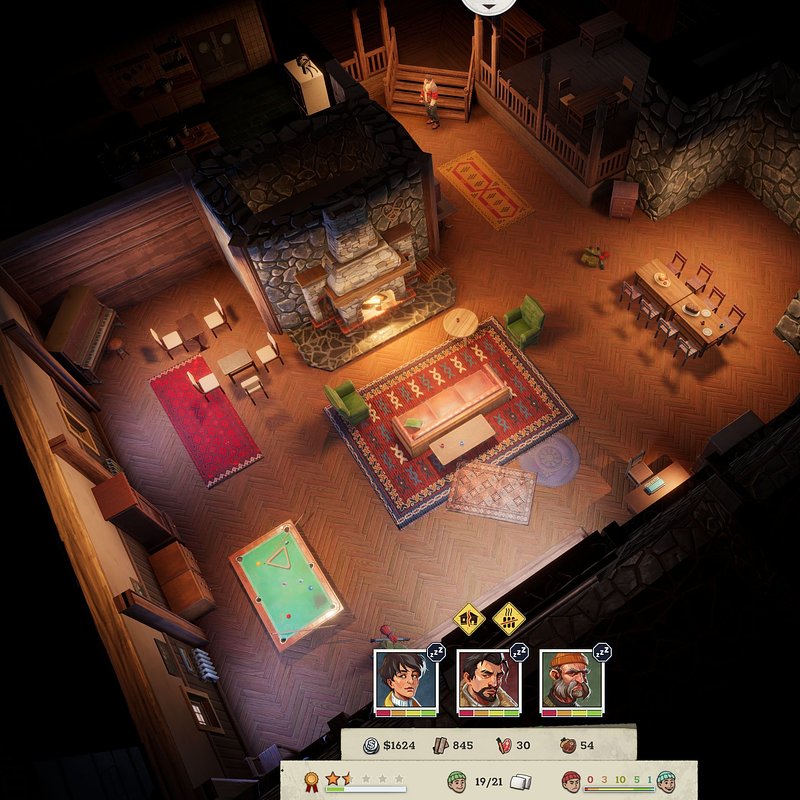Open the lodge star rating ribbon

pos(311,779)
